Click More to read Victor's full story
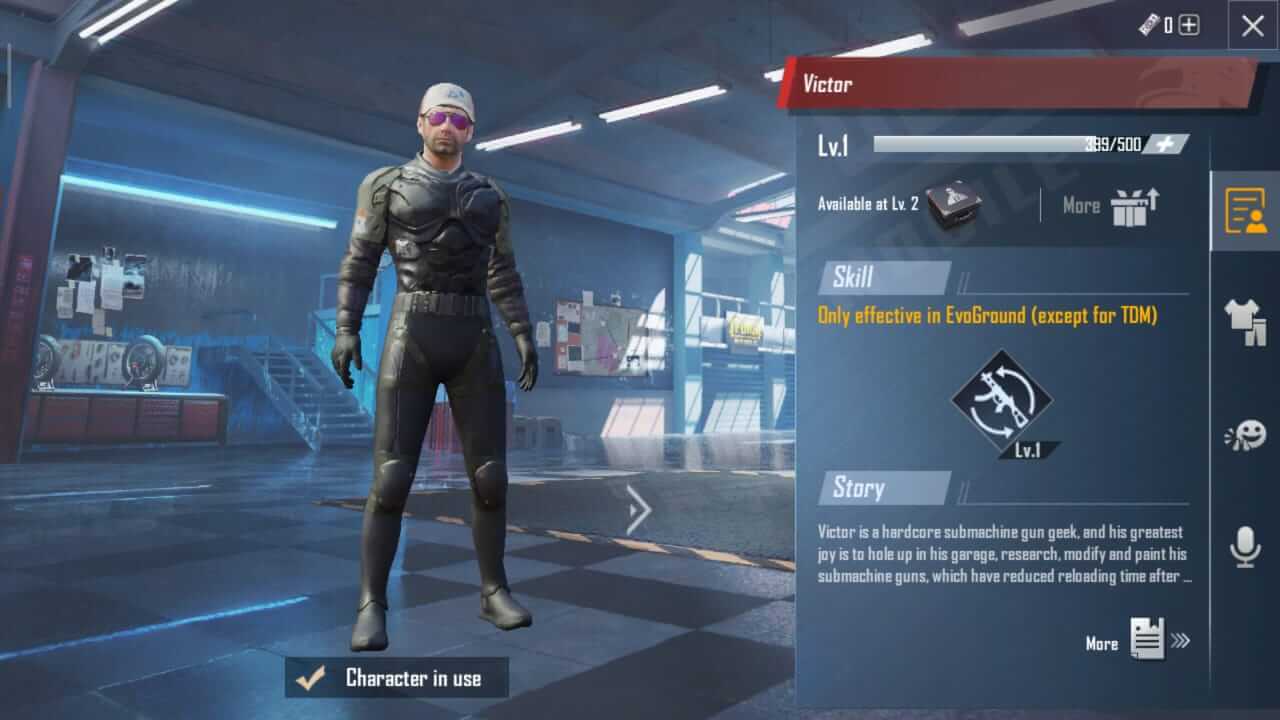 [x=1102, y=643]
